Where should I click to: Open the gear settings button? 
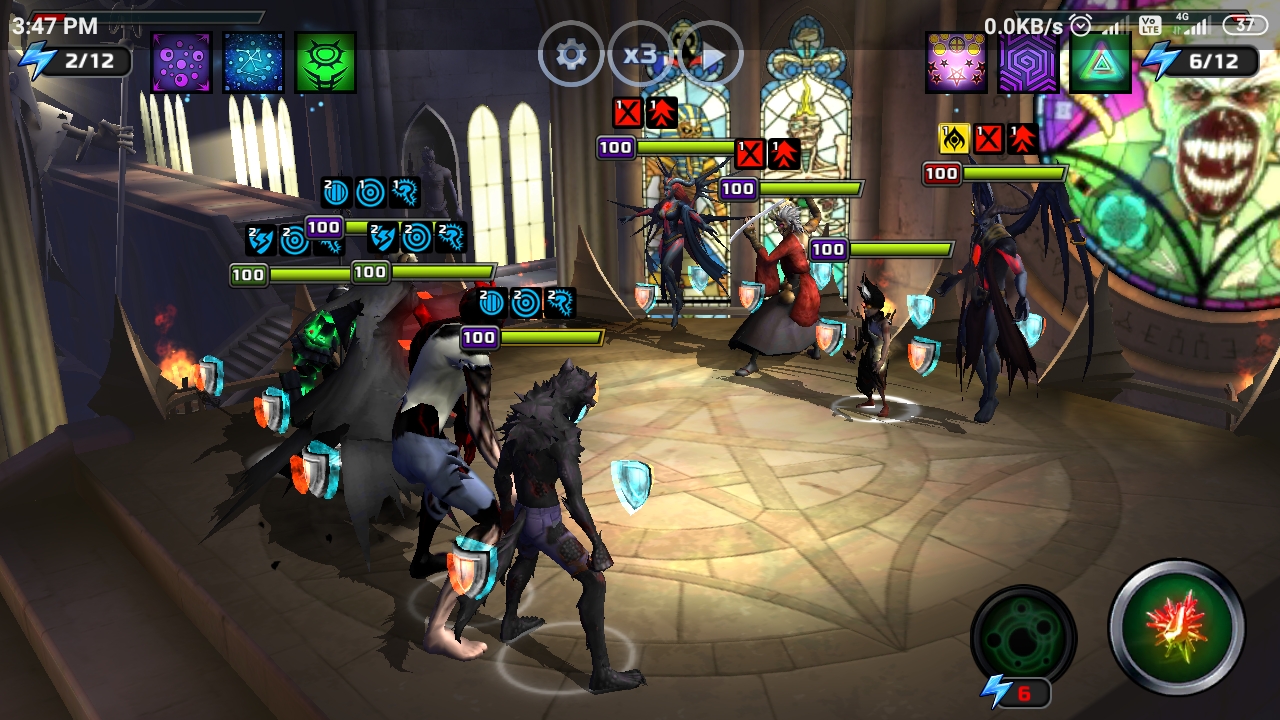click(x=571, y=55)
